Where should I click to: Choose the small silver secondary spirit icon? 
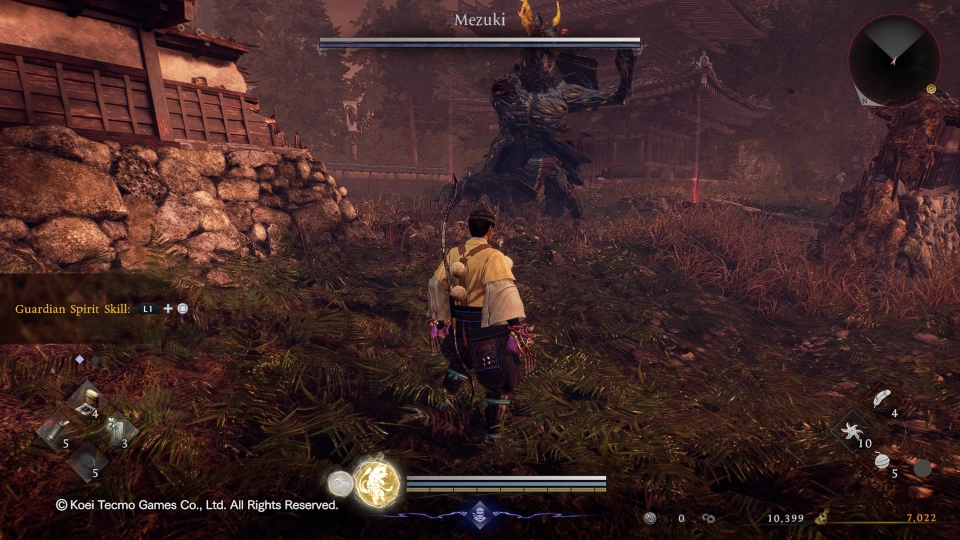[x=339, y=484]
